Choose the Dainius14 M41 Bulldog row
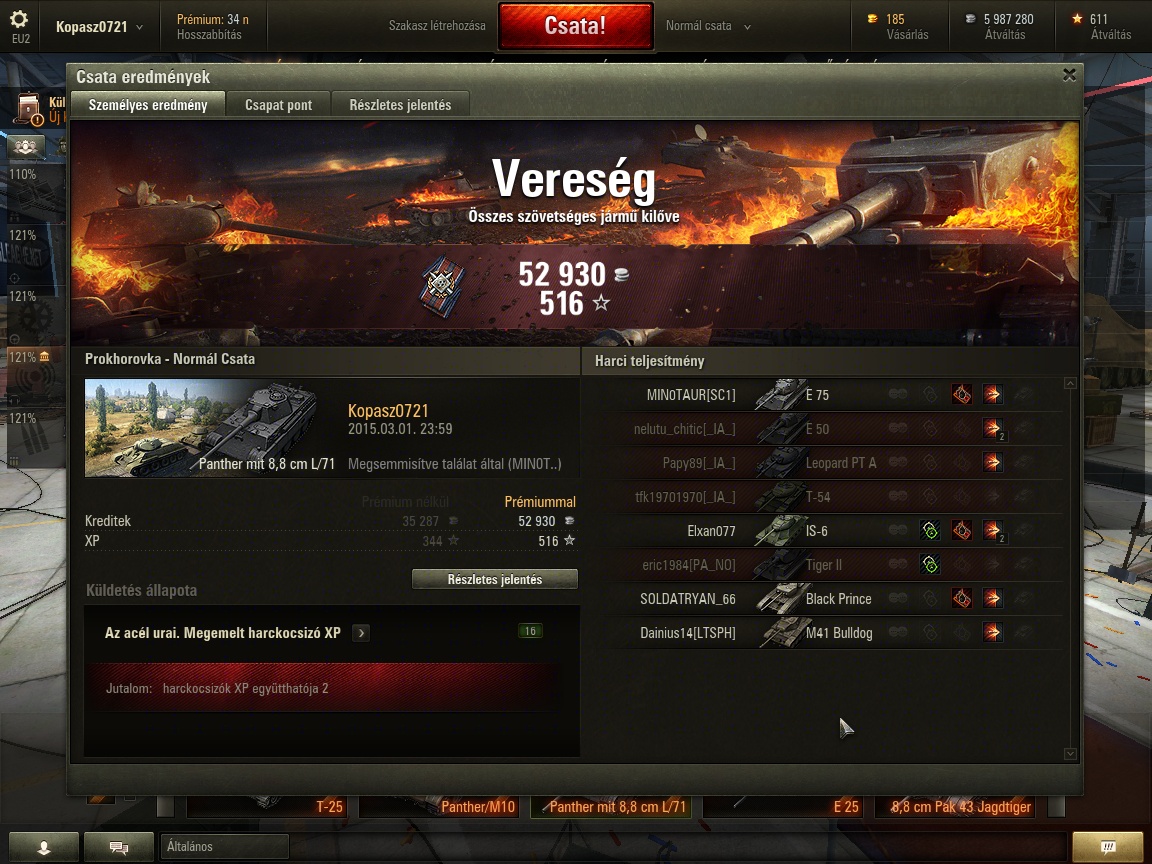This screenshot has height=864, width=1152. 830,633
